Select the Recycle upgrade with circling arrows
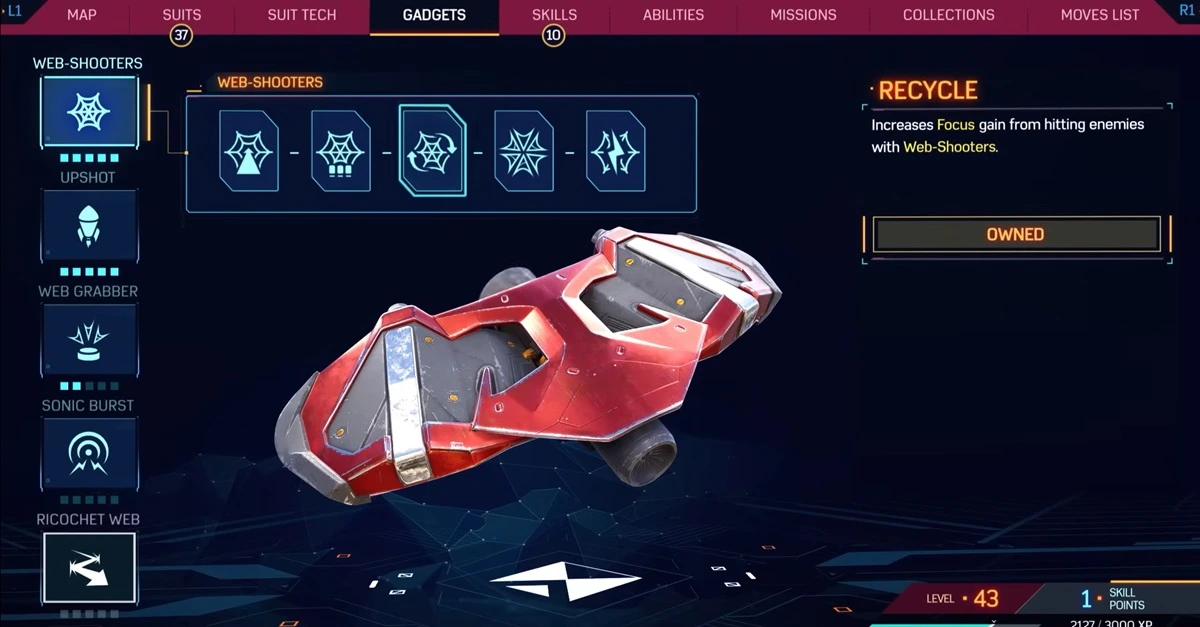This screenshot has width=1200, height=627. [432, 152]
